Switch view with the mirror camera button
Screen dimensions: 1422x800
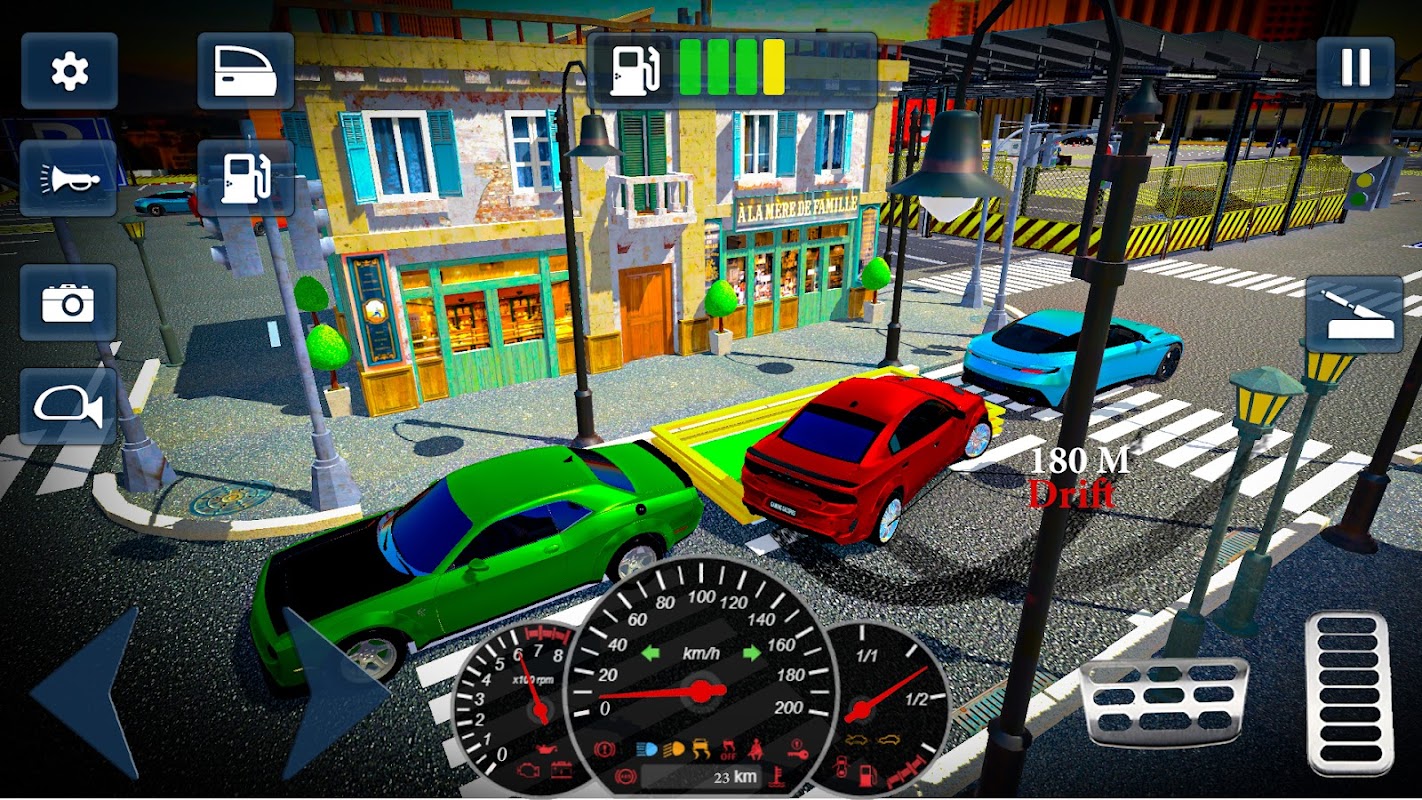click(68, 406)
